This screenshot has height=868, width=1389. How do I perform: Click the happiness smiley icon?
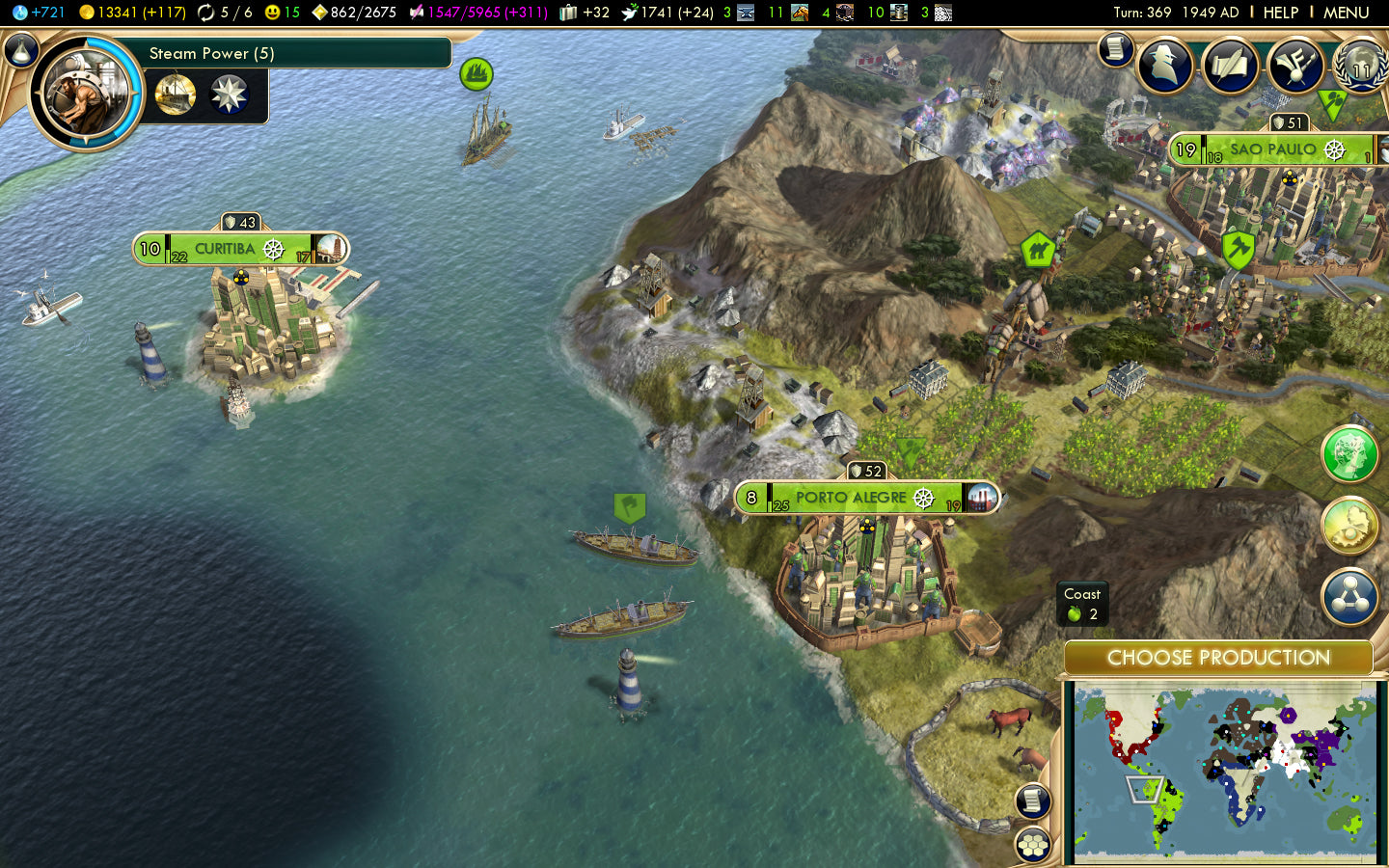[x=274, y=13]
